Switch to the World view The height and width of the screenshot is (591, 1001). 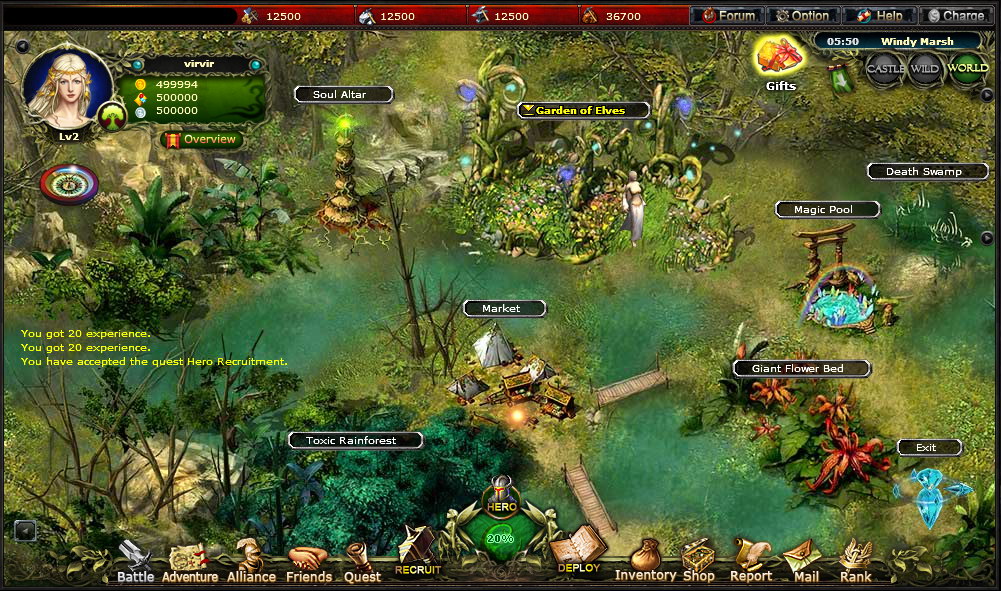tap(967, 69)
